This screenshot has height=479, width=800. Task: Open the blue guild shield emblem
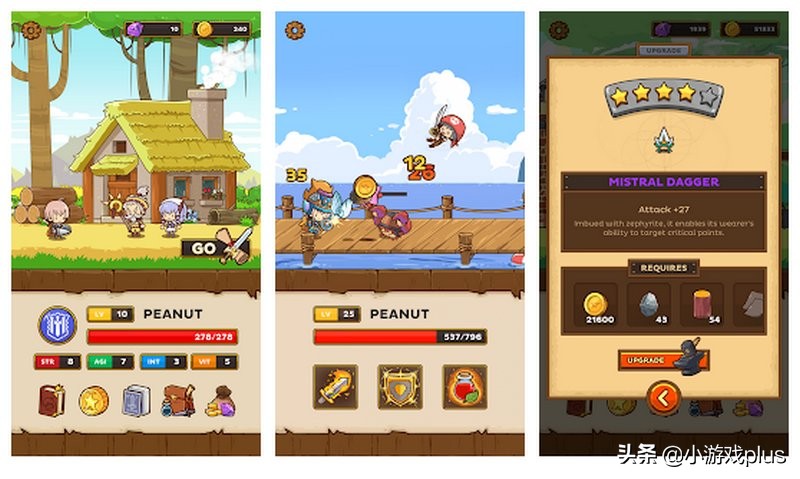pyautogui.click(x=57, y=325)
